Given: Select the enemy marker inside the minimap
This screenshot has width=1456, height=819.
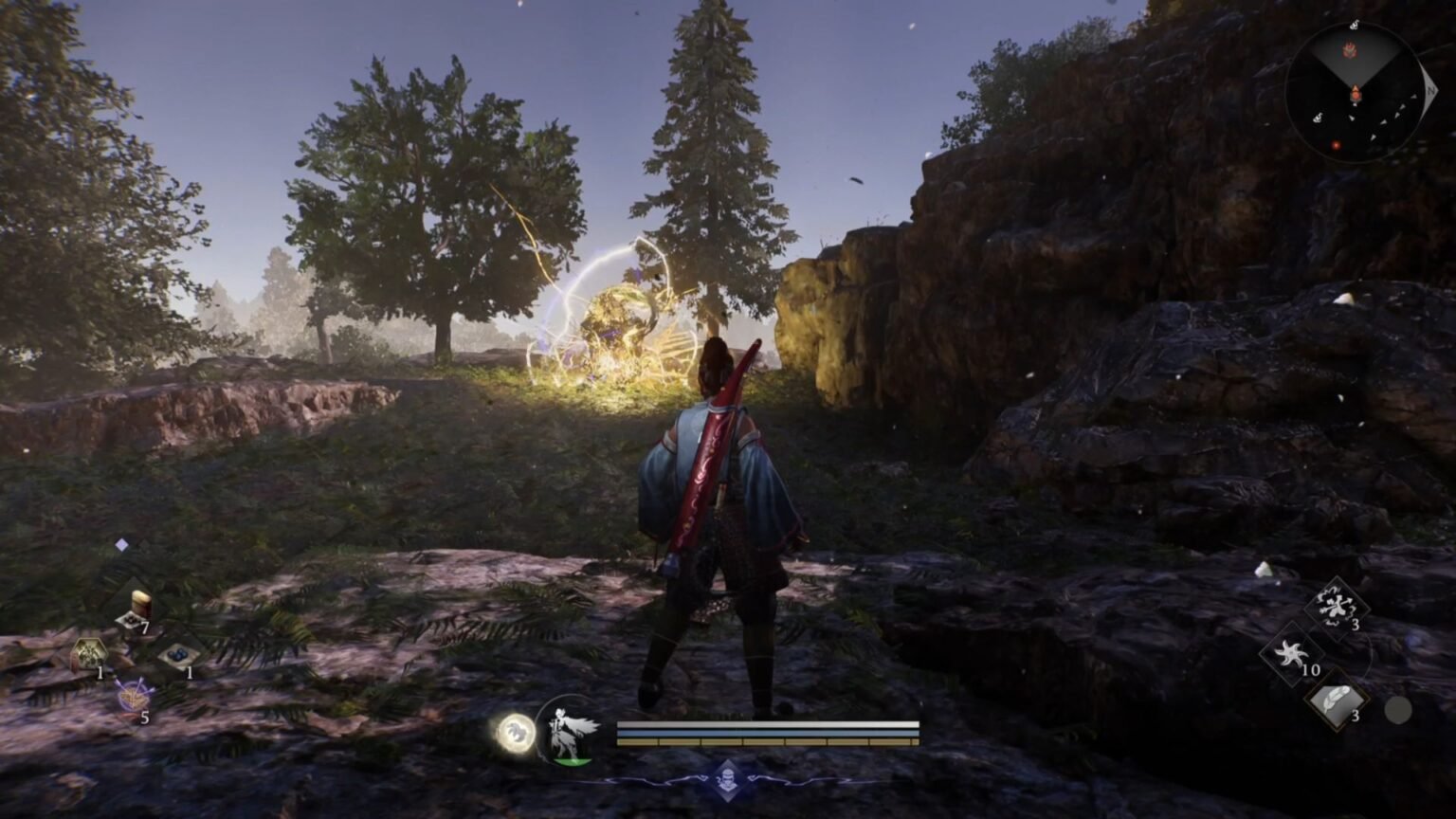Looking at the screenshot, I should tap(1337, 145).
